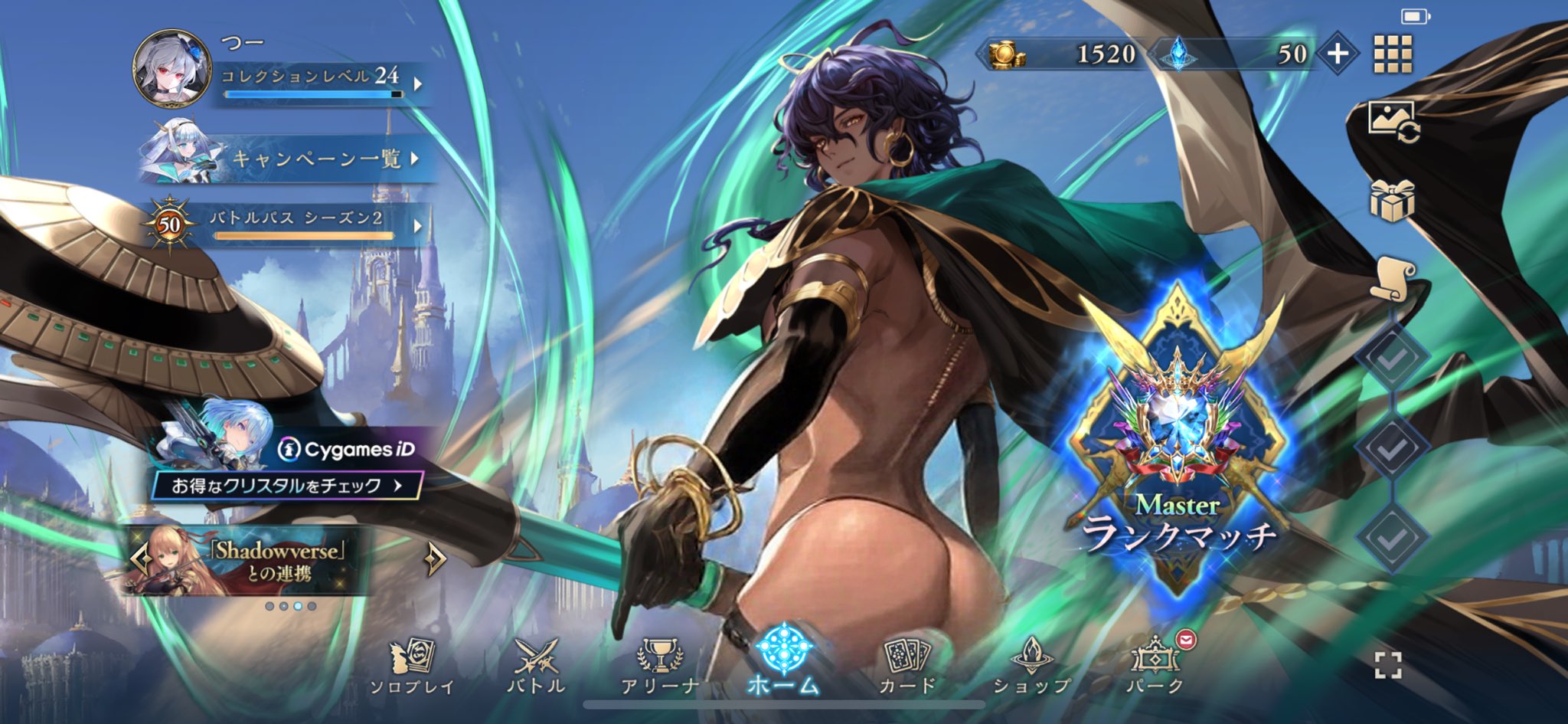Show the previous banner with left arrow
Viewport: 1568px width, 724px height.
[x=139, y=559]
